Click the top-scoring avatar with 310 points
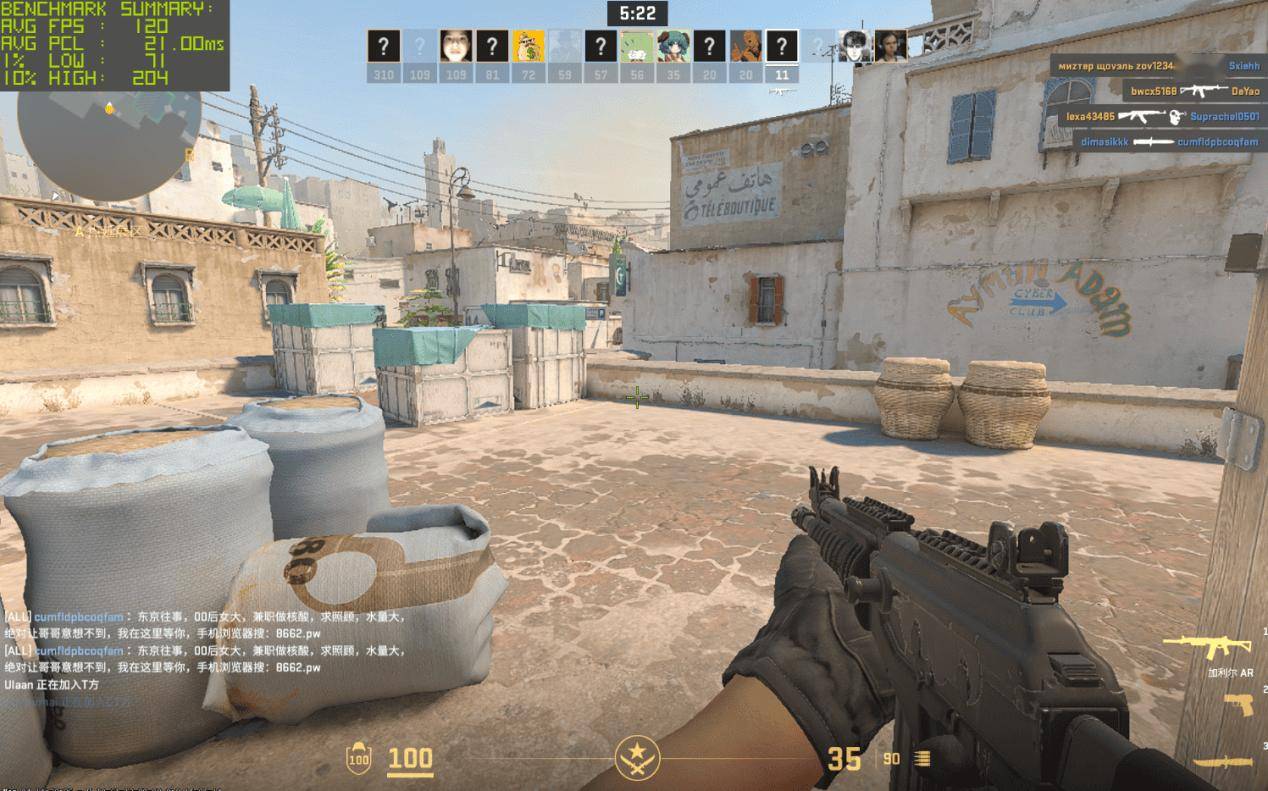This screenshot has height=791, width=1268. [x=383, y=46]
